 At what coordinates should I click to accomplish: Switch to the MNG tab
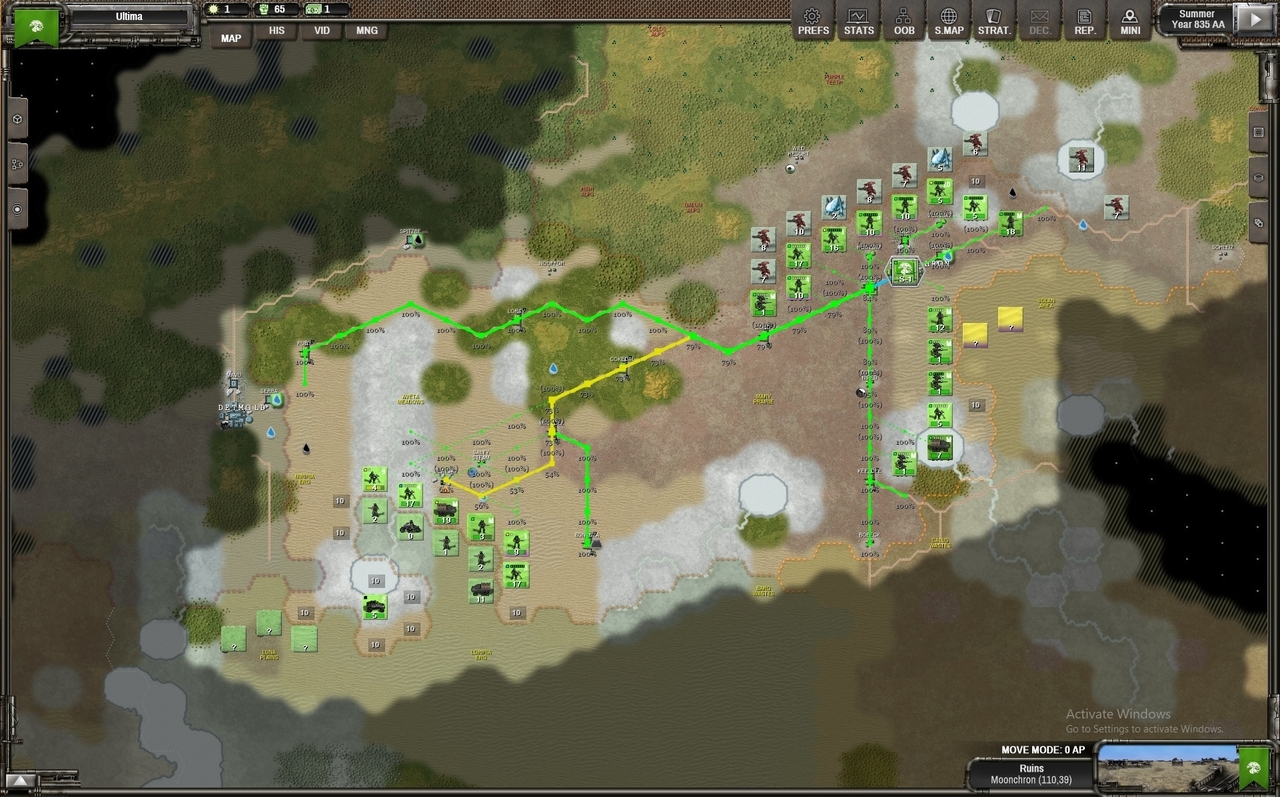[x=367, y=31]
